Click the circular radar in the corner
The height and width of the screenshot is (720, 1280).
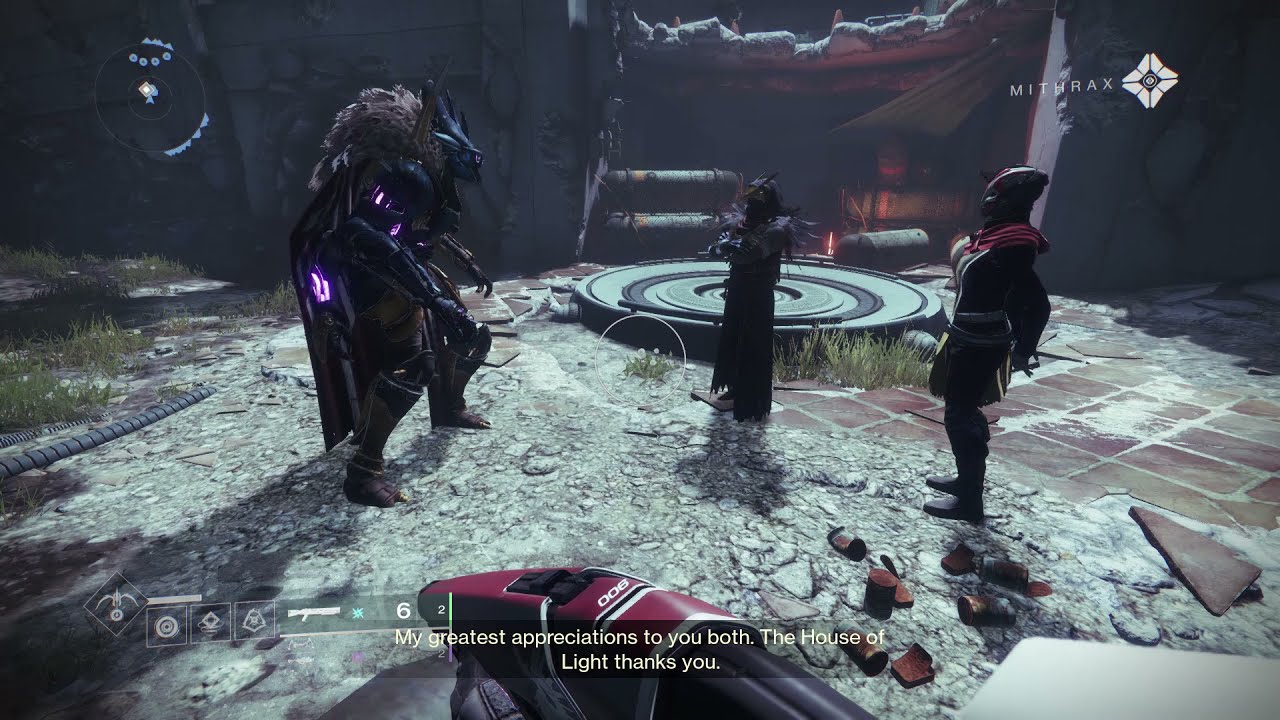[x=150, y=97]
